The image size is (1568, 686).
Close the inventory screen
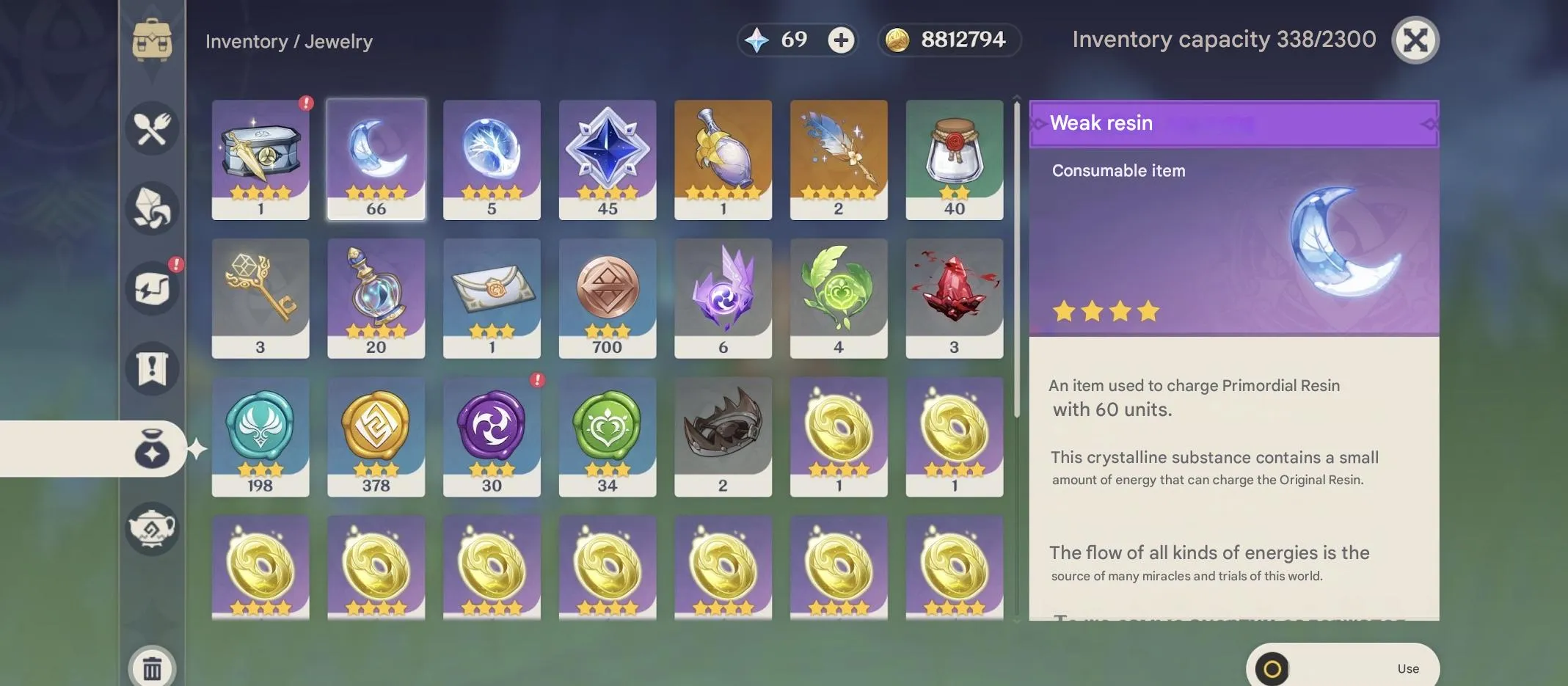pos(1415,40)
